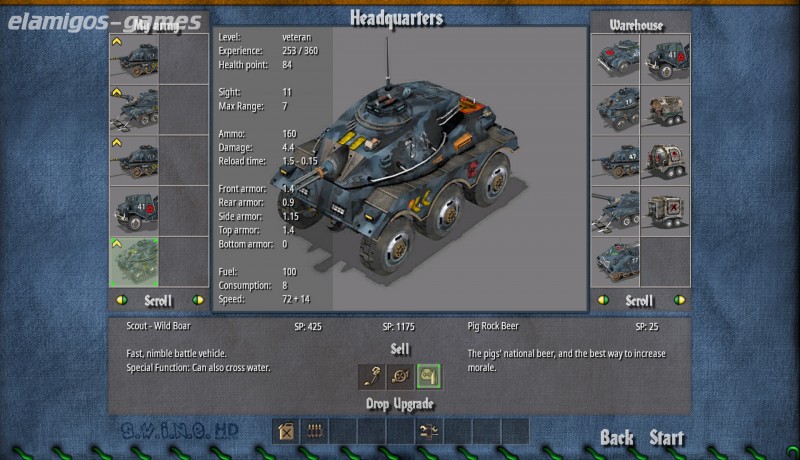Select the highlighted green scout in My army
Screen dimensions: 800x460
133,261
